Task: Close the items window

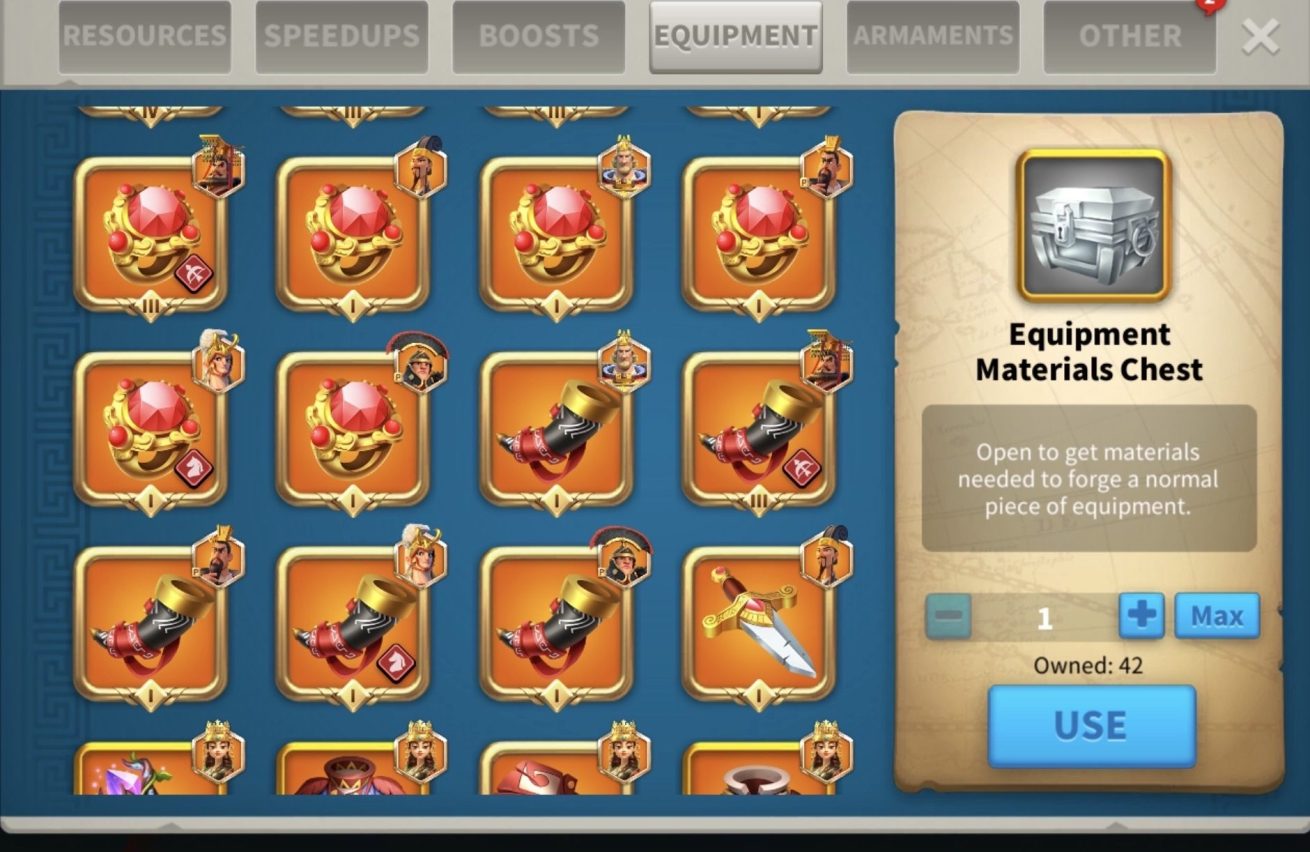Action: tap(1260, 37)
